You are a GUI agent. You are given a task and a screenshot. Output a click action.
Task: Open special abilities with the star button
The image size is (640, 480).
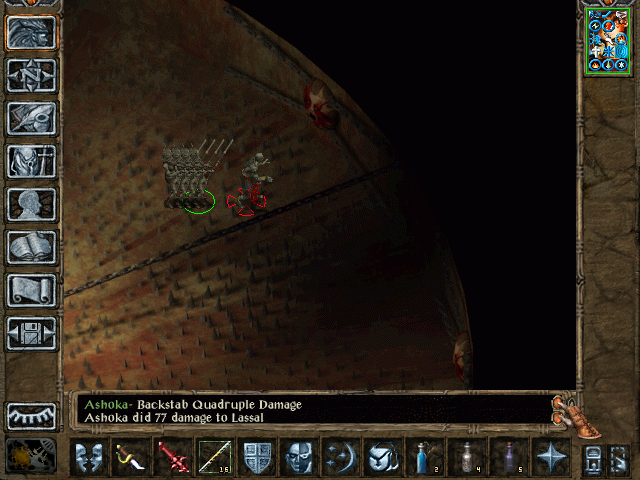point(551,456)
